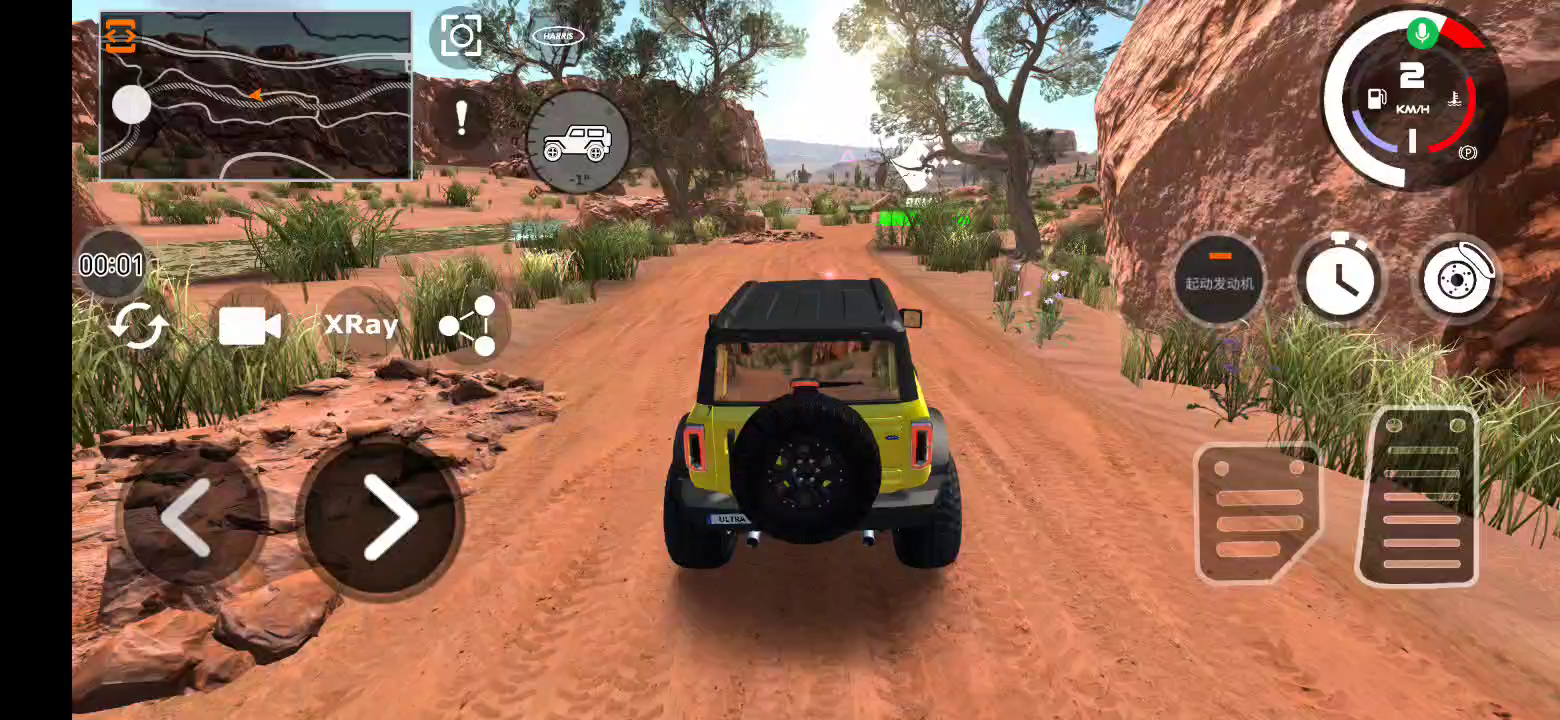Take a photo with the camera focus button
1560x720 pixels.
point(461,37)
